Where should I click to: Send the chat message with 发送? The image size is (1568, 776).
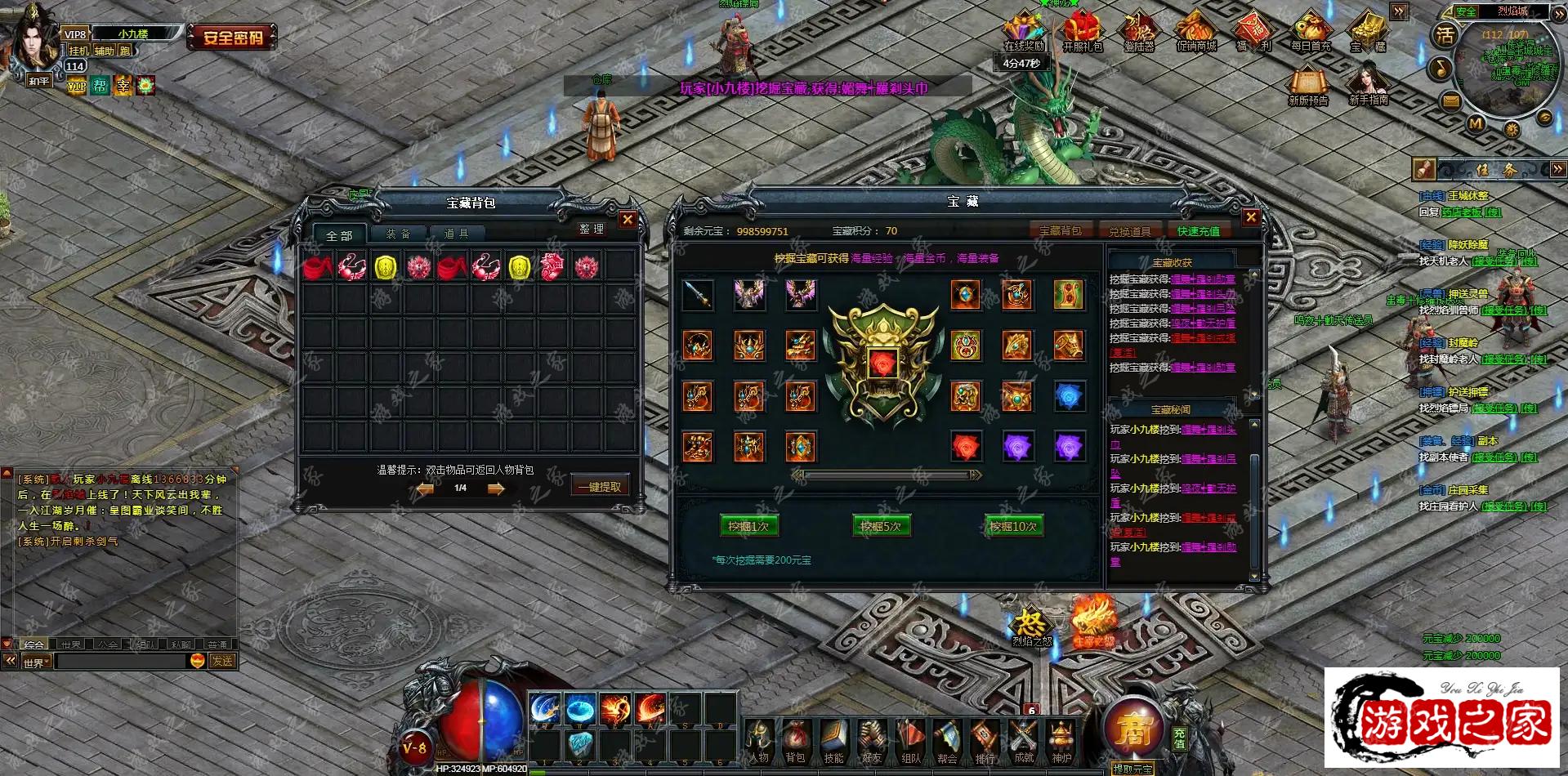[222, 661]
